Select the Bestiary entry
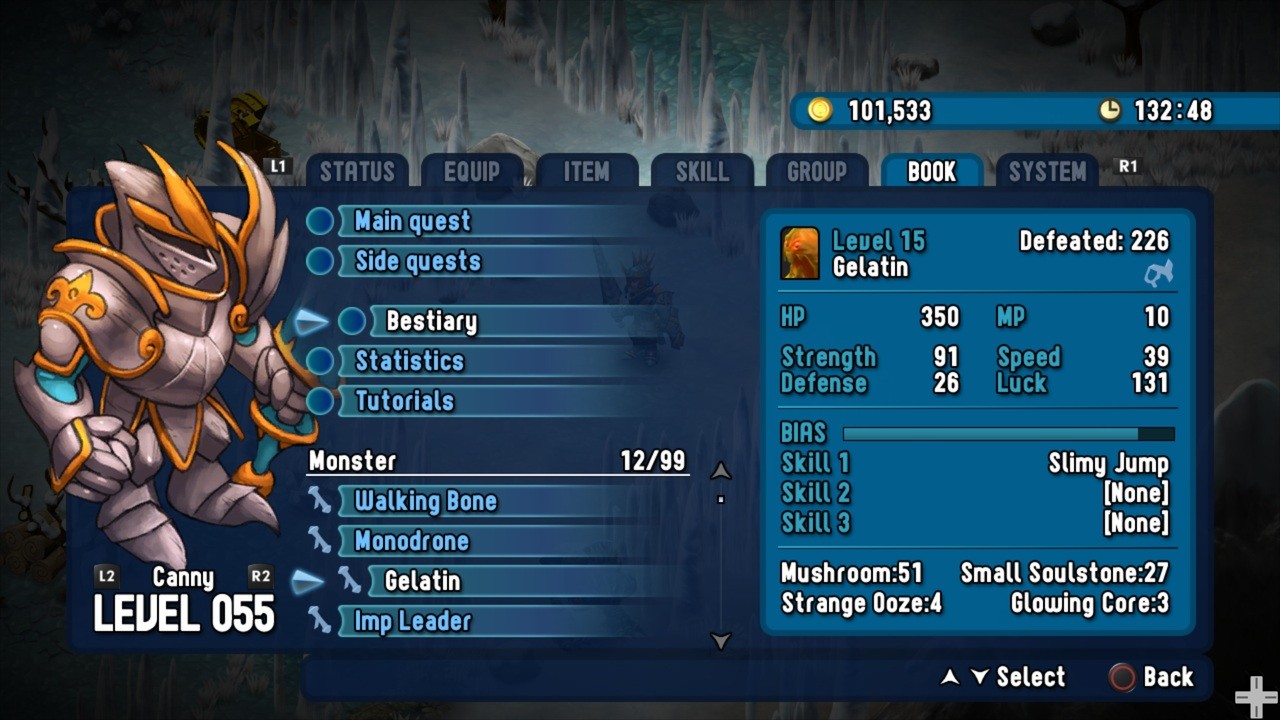Viewport: 1280px width, 720px height. coord(431,321)
